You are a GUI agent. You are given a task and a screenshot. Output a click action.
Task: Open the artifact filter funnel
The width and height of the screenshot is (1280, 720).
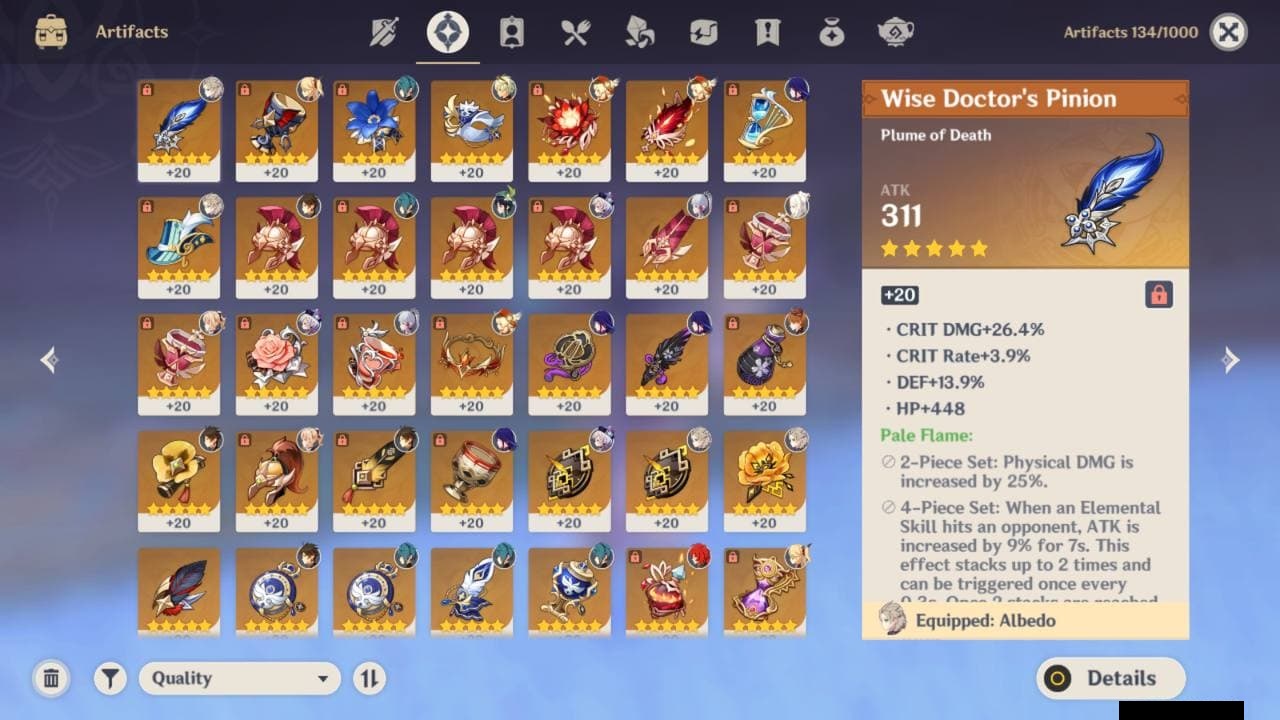(x=110, y=678)
